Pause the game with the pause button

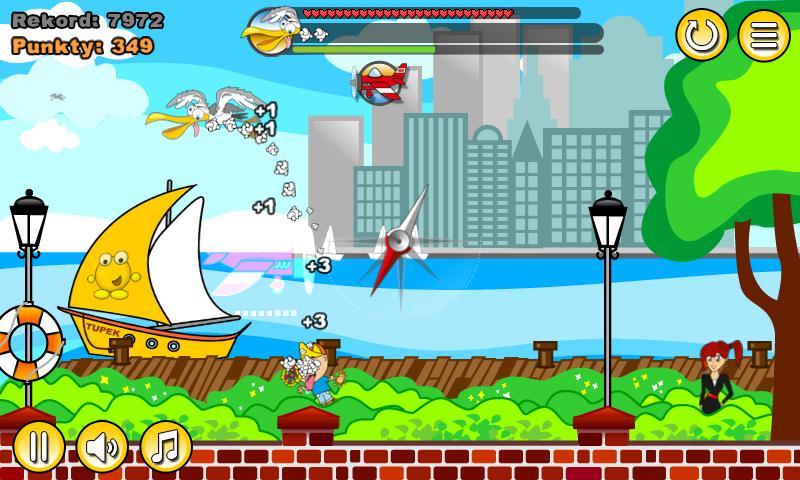[x=38, y=446]
